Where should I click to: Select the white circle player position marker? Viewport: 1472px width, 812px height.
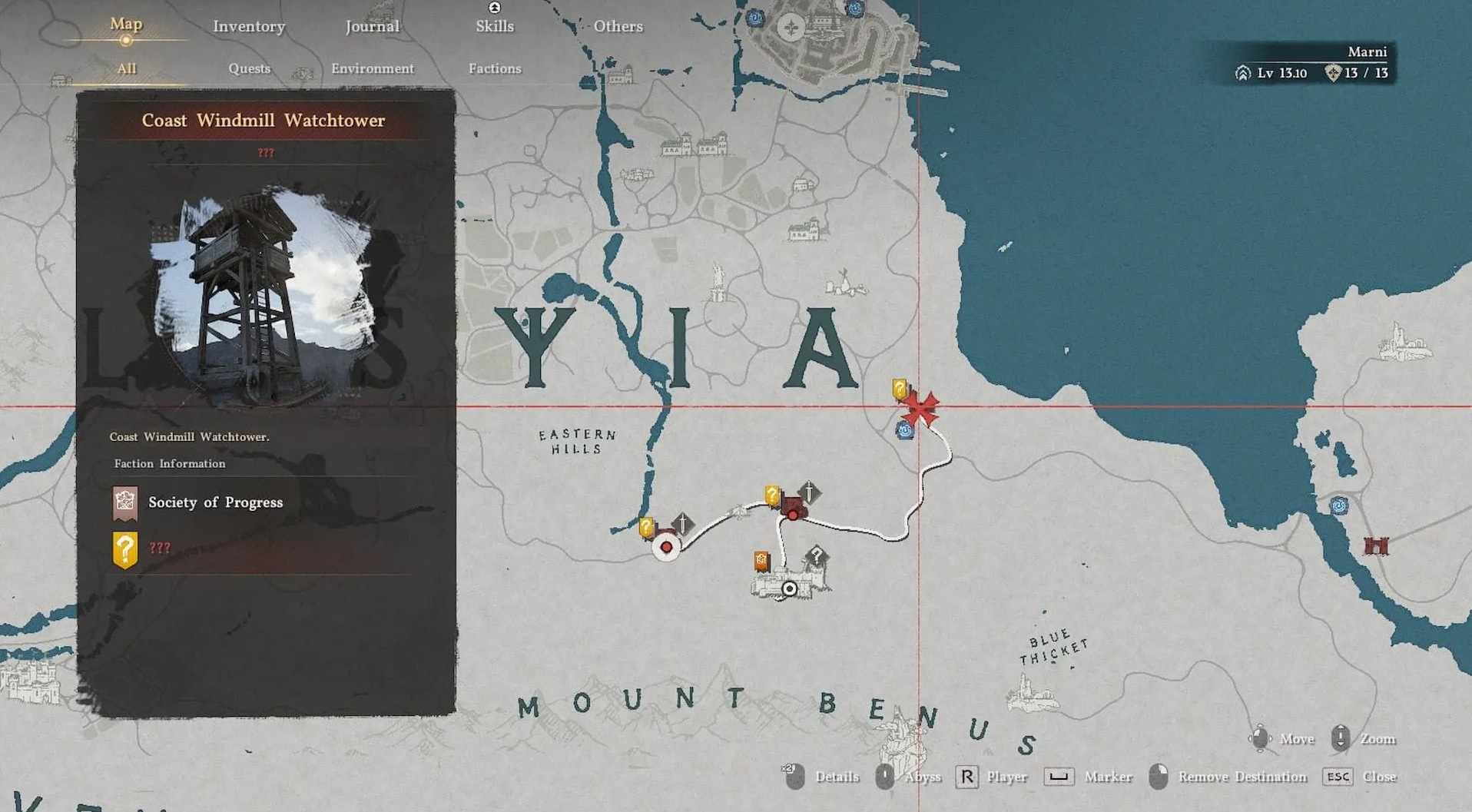[x=789, y=588]
